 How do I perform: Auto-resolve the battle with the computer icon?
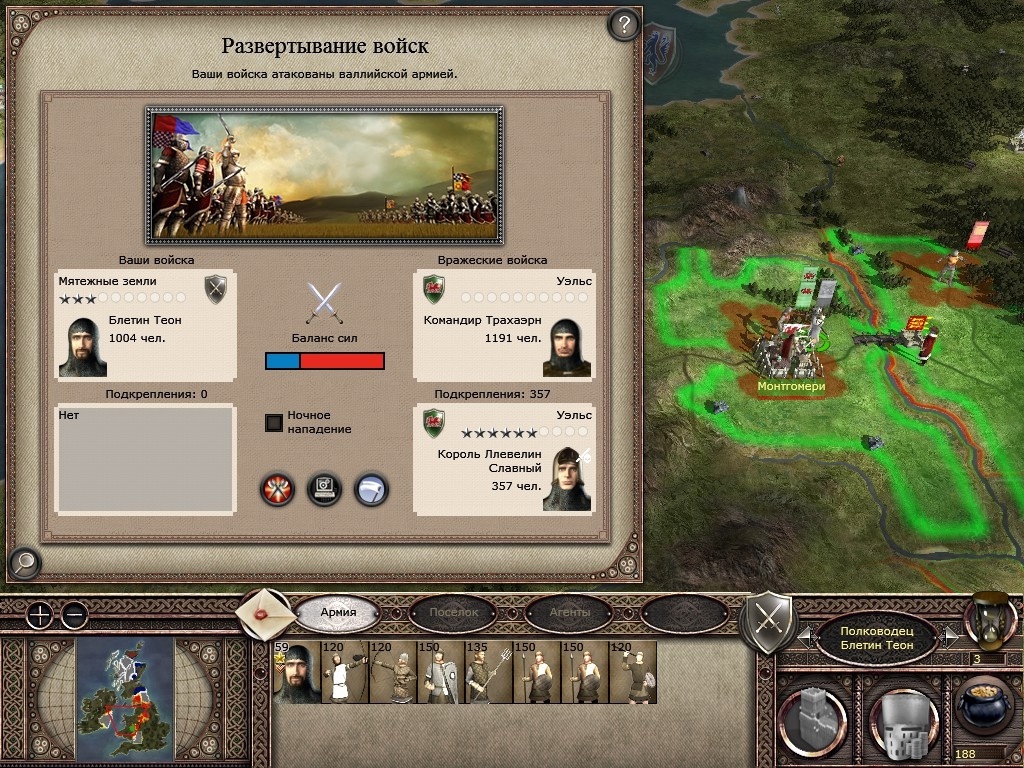pos(325,489)
